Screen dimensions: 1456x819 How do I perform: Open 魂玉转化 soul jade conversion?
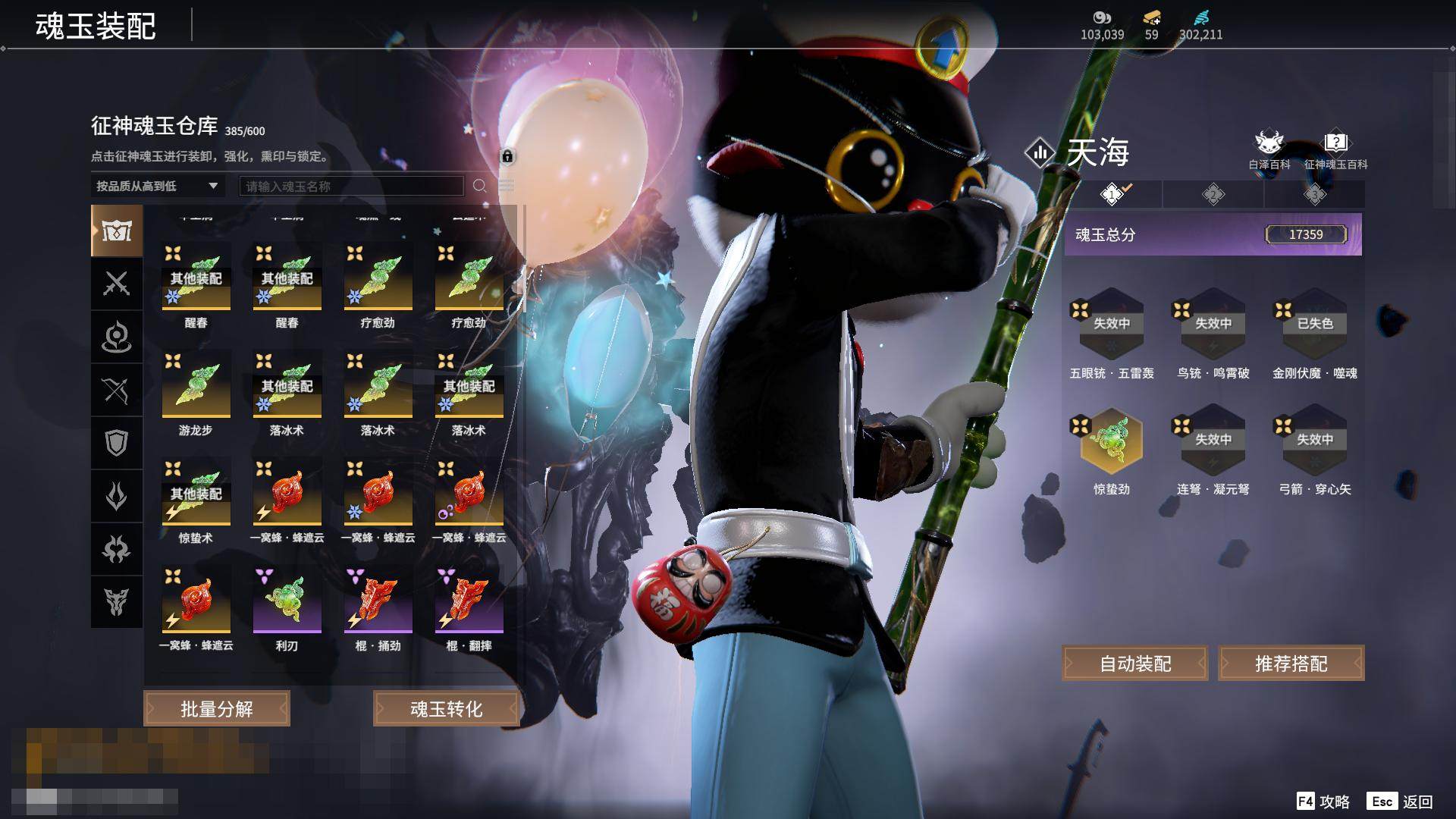tap(446, 709)
